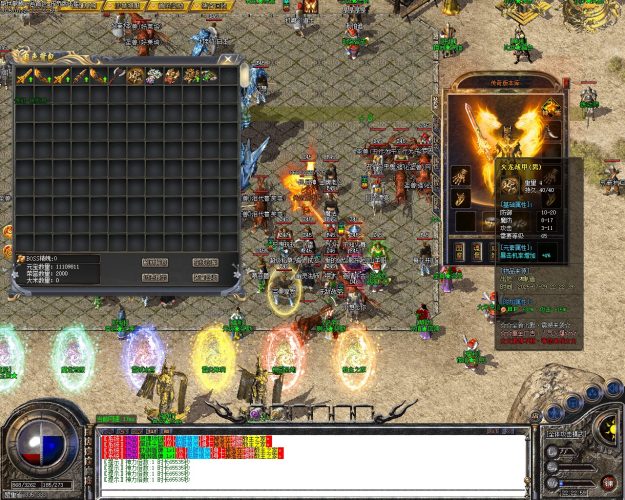Screen dimensions: 625x500
Task: Select the first golden sword in the bag
Action: click(x=23, y=76)
